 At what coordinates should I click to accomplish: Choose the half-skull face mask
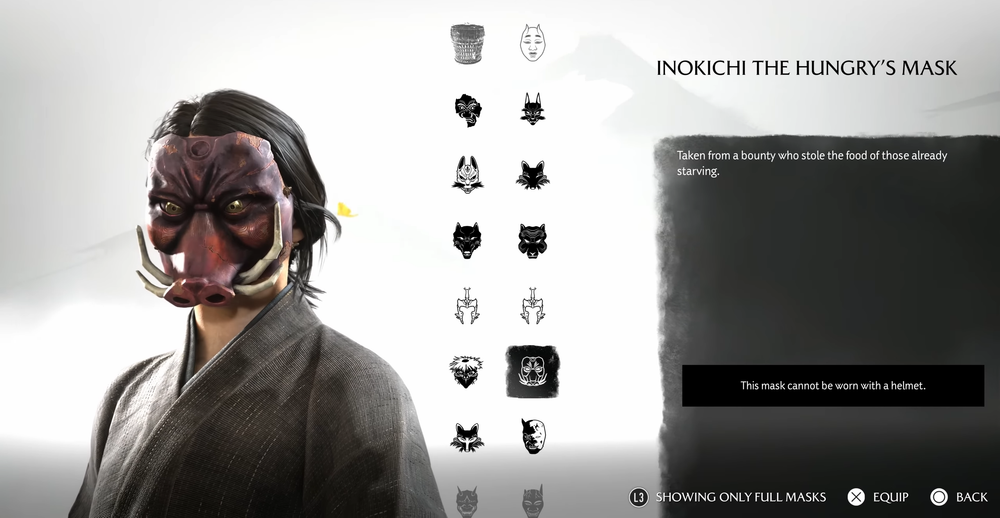point(533,436)
